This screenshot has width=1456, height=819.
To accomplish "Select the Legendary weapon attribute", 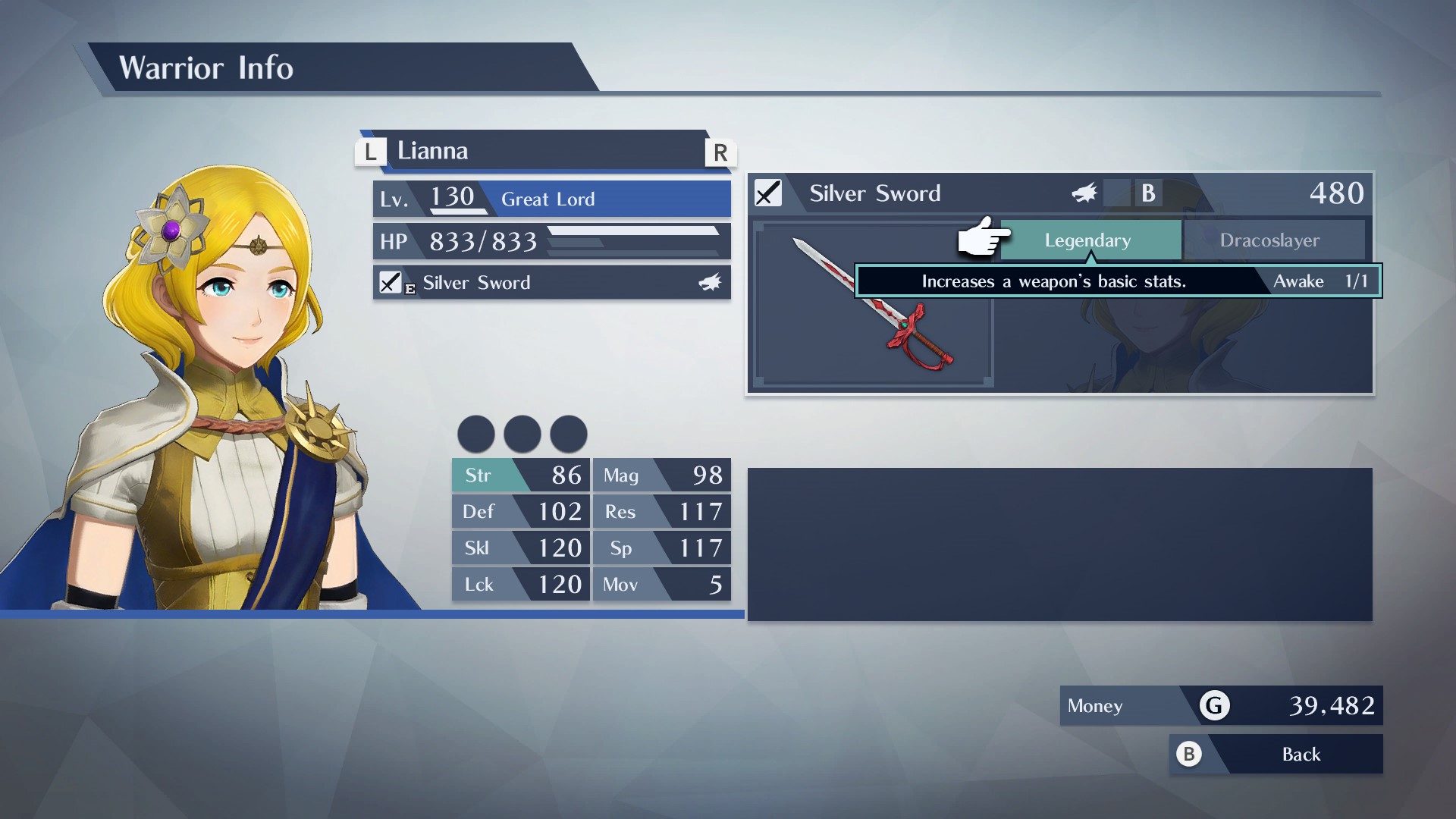I will click(1090, 240).
